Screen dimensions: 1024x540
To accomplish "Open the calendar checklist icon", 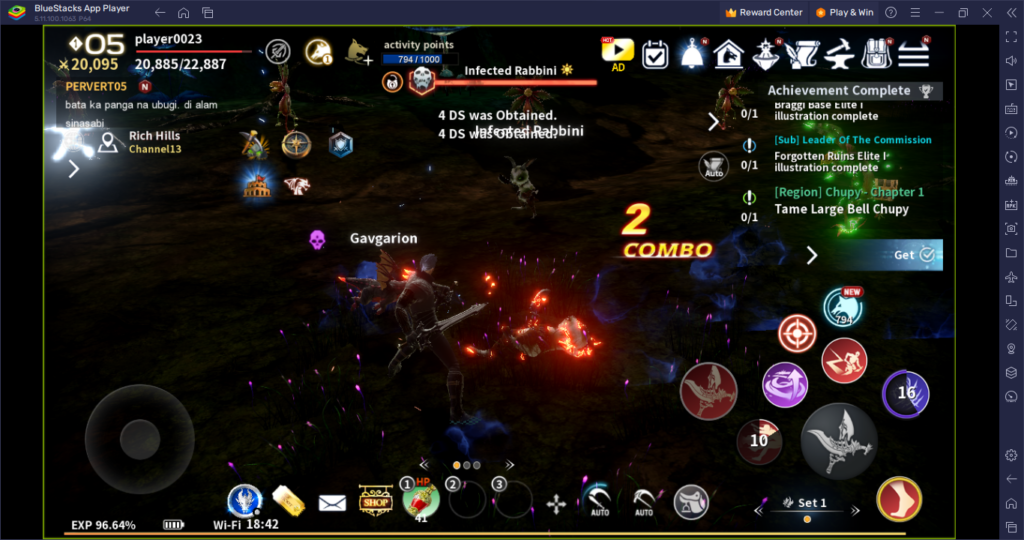I will (x=655, y=54).
